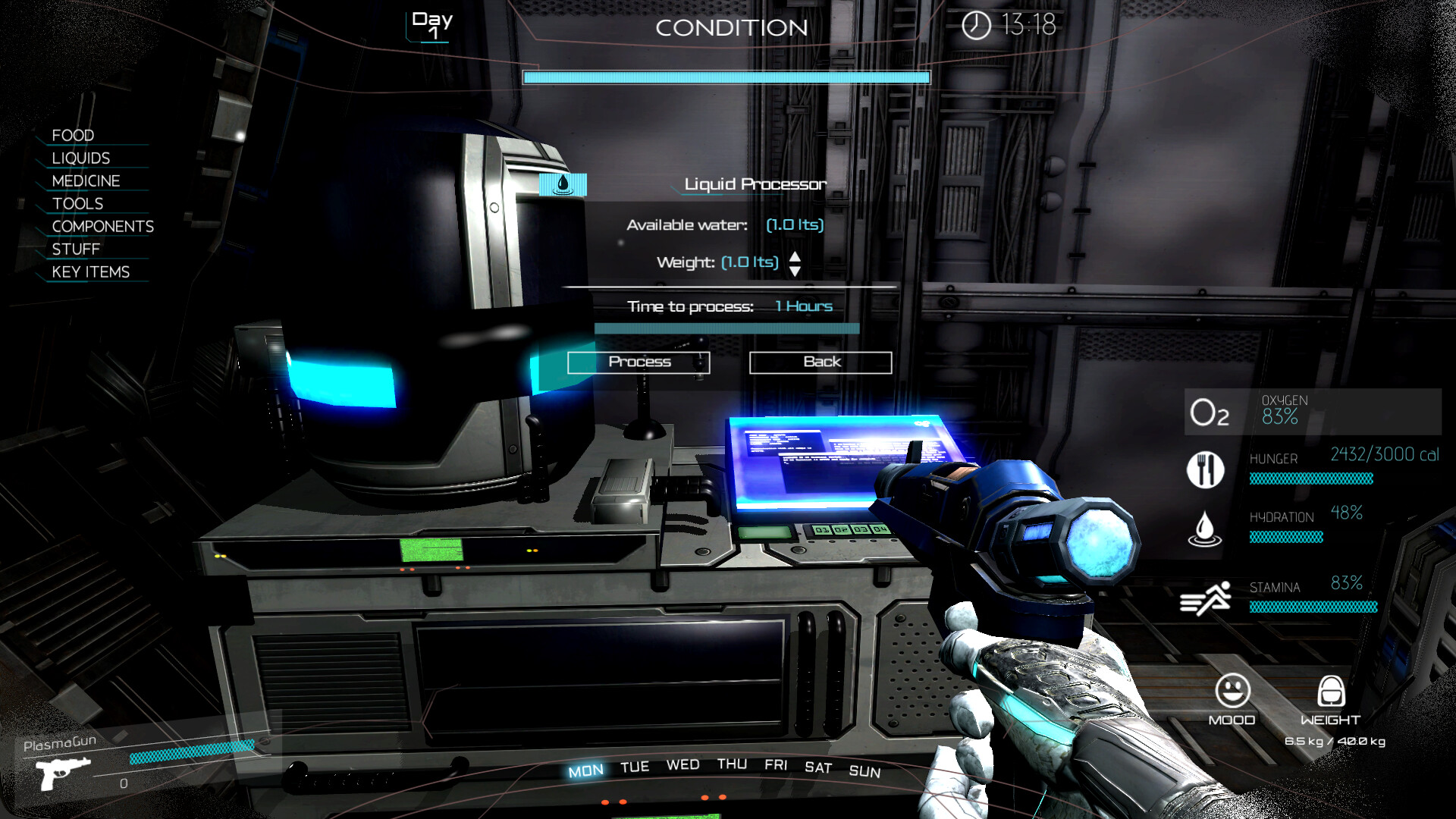Viewport: 1456px width, 819px height.
Task: Expand the COMPONENTS category
Action: [102, 226]
